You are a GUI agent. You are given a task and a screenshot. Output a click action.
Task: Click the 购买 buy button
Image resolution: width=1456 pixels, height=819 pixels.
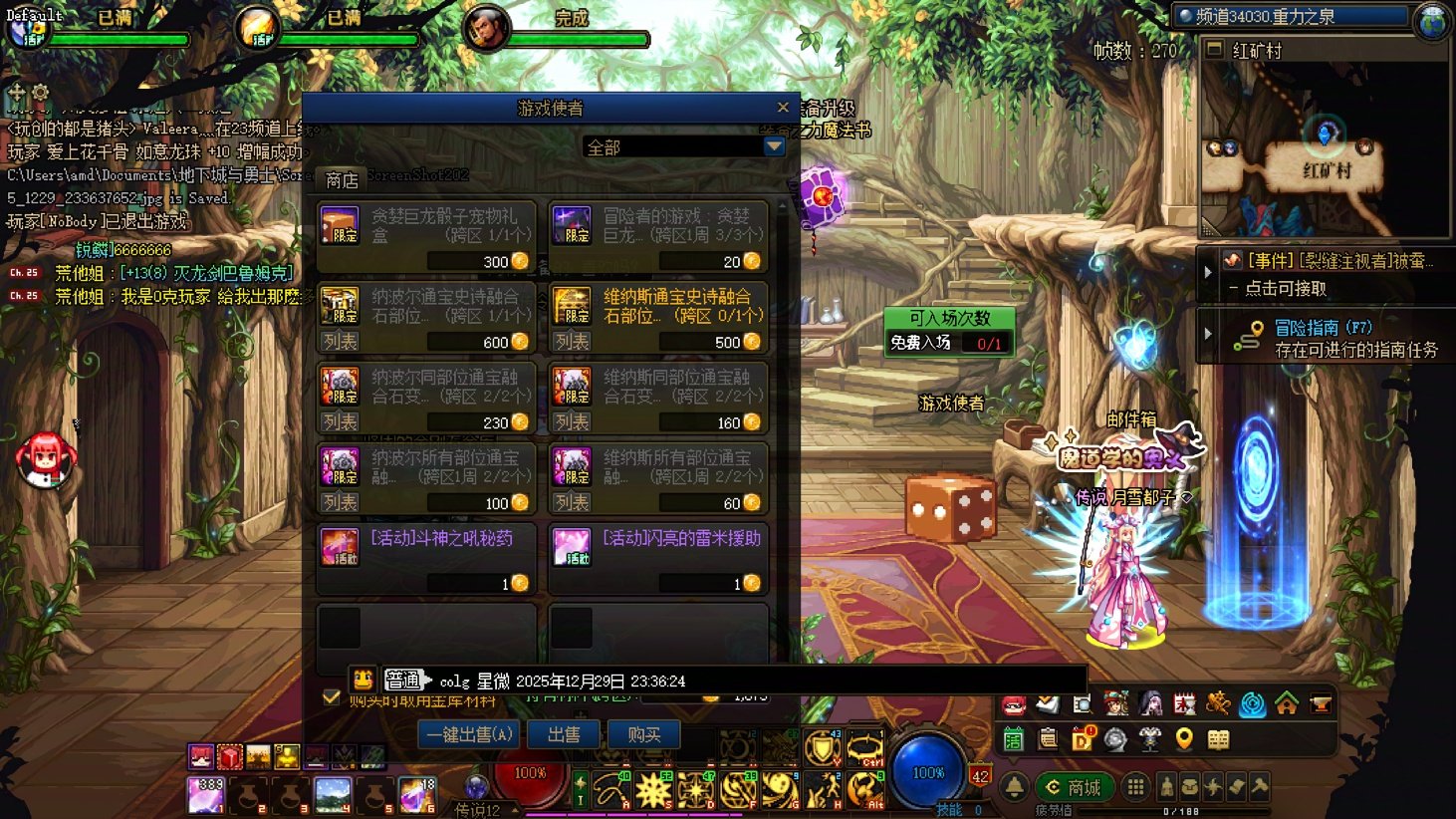643,735
